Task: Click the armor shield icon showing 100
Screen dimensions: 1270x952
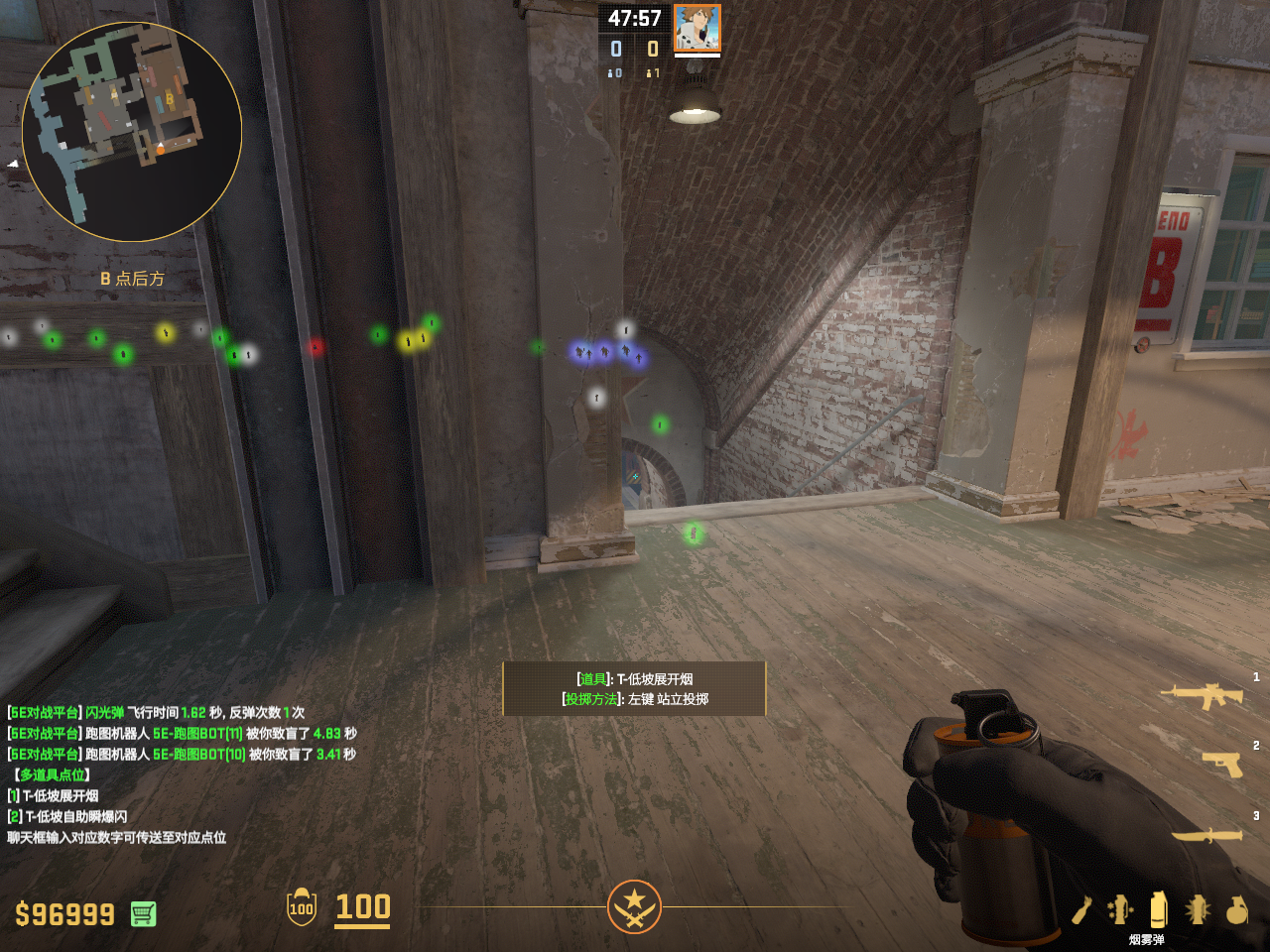Action: (x=302, y=907)
